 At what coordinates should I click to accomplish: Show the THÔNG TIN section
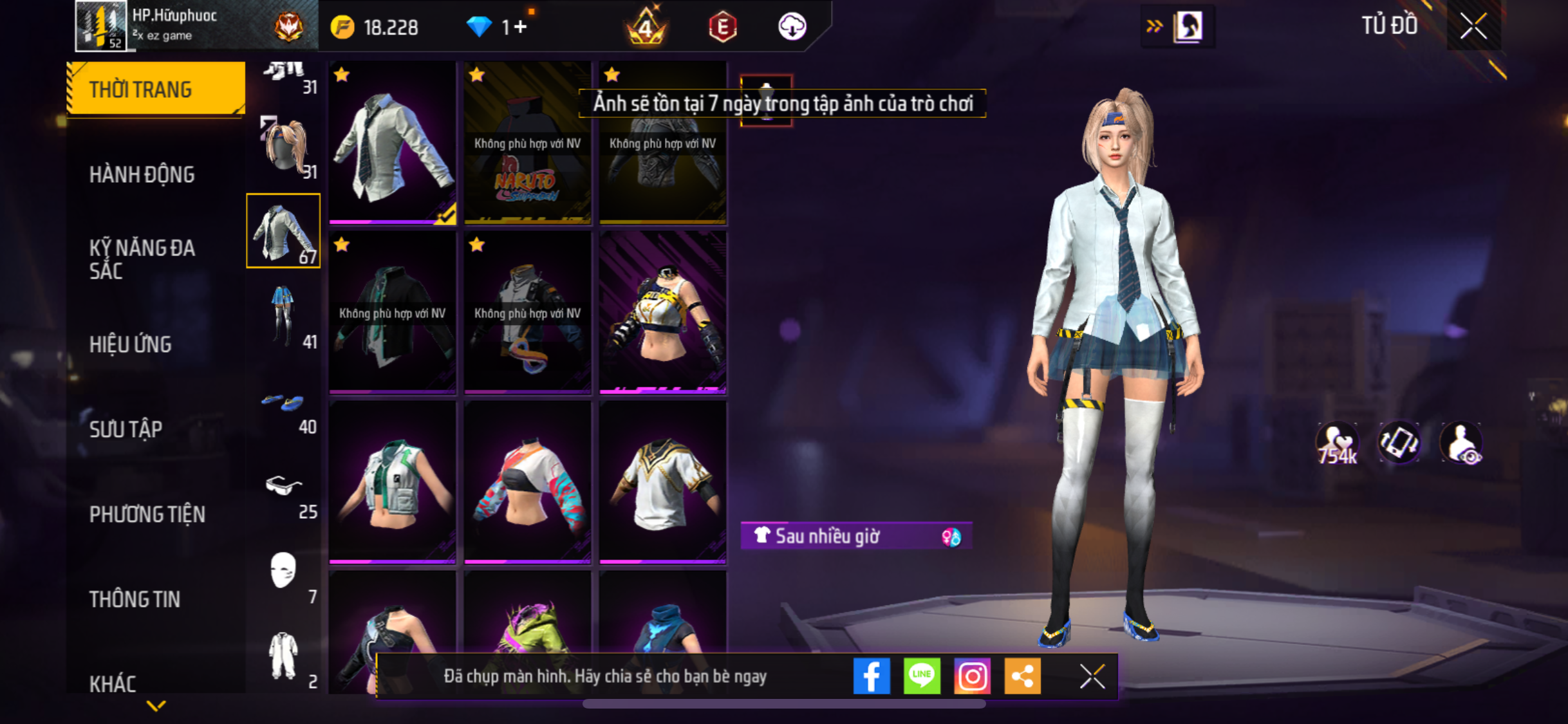point(135,599)
